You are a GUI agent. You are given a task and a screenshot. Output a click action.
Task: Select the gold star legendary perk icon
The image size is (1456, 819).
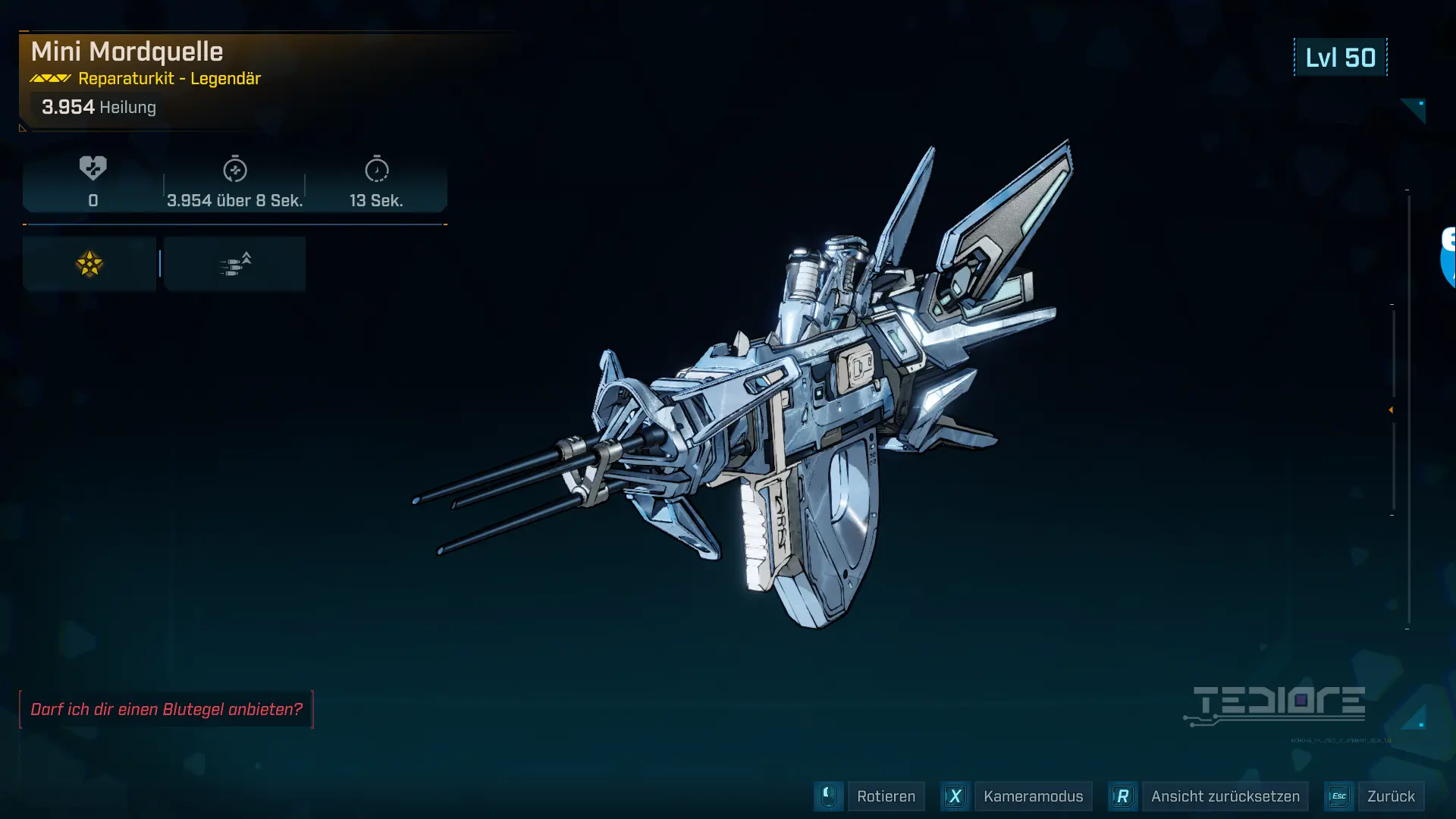89,264
